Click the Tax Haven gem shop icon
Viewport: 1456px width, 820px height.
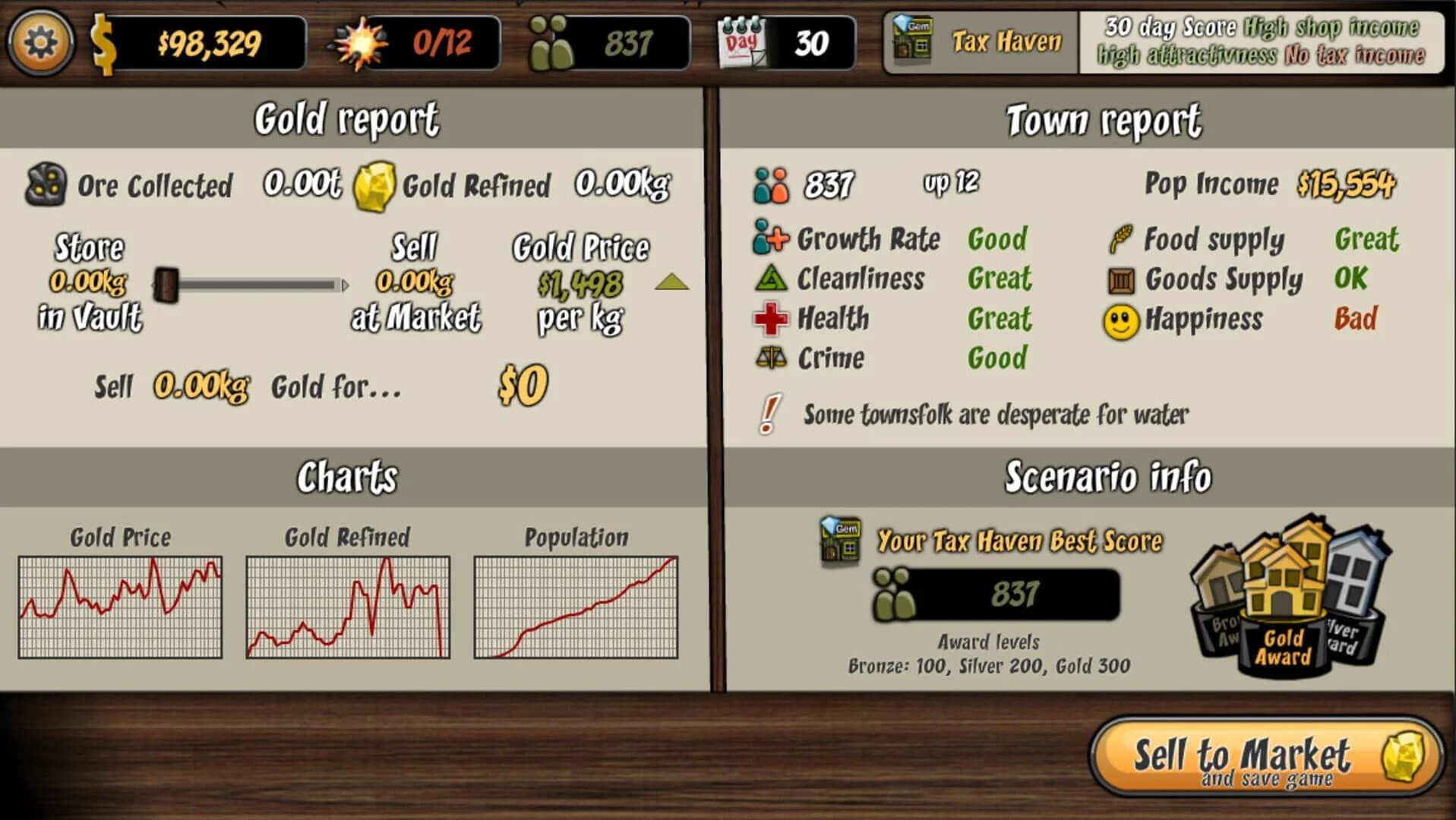tap(913, 37)
